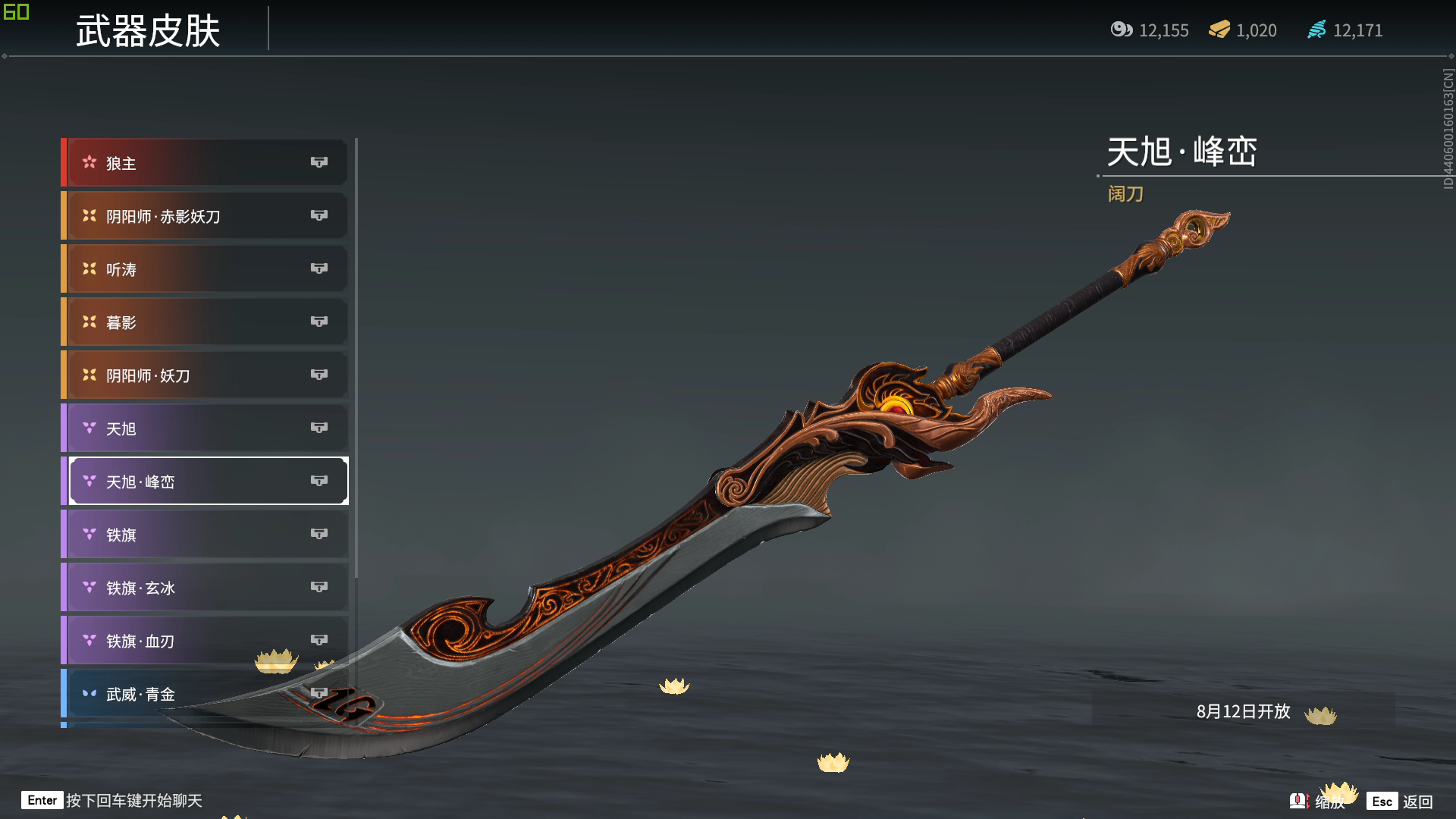Choose the 阴阳师·赤影妖刀 skin entry

pyautogui.click(x=205, y=216)
